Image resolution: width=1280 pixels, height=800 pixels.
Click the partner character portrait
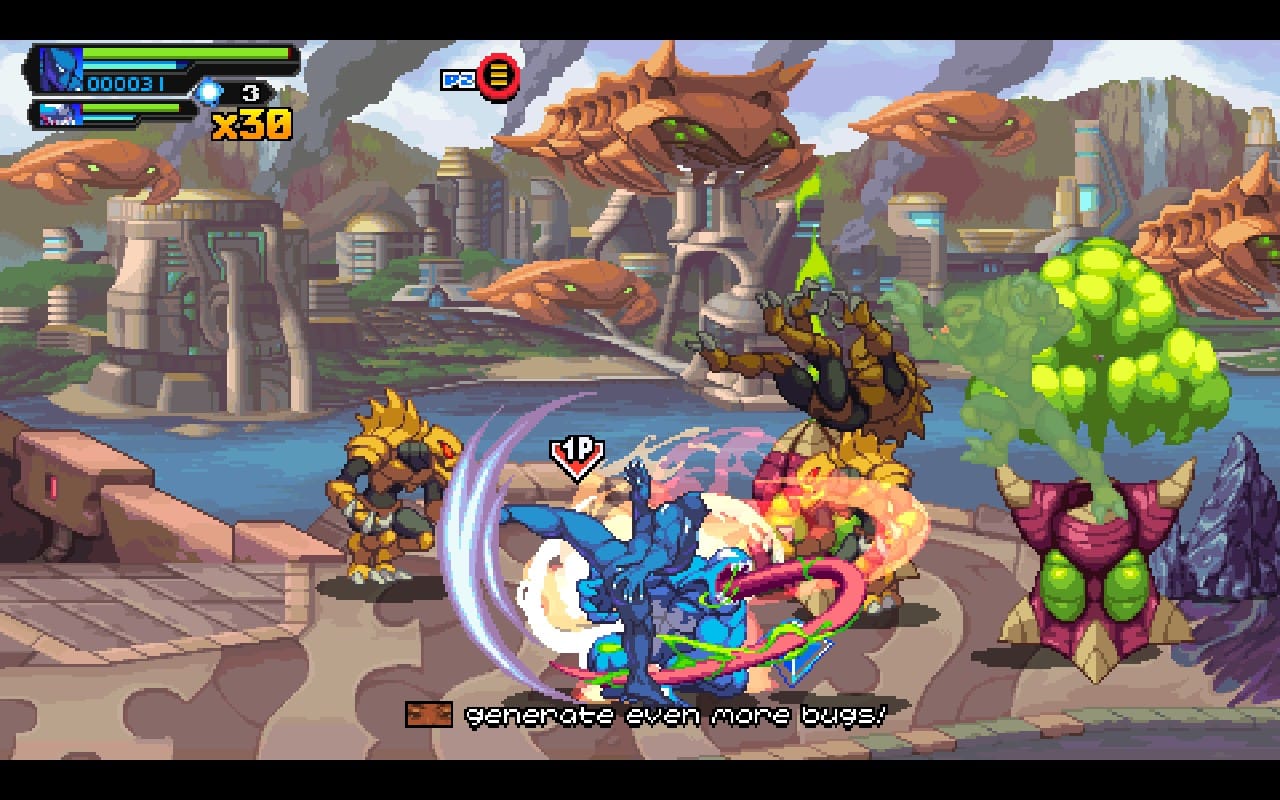[x=59, y=114]
